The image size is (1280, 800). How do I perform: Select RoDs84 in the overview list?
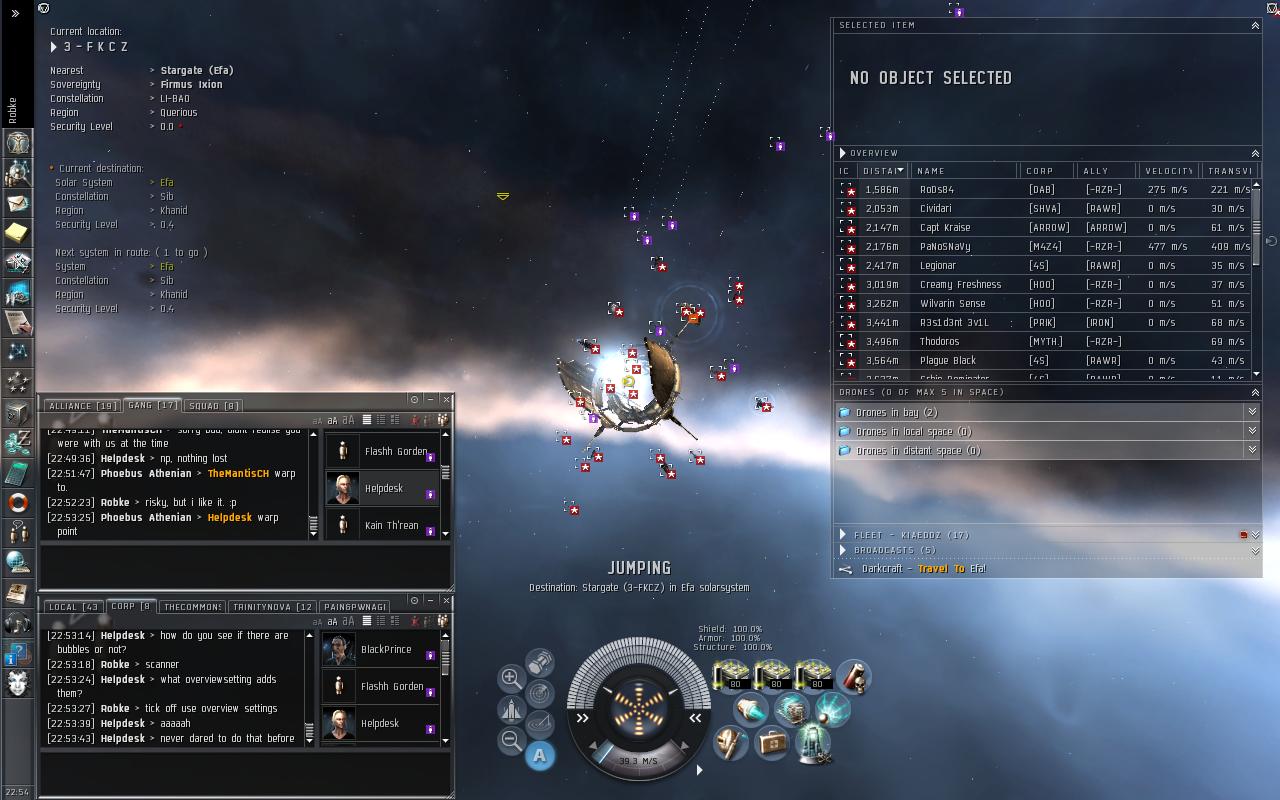point(936,190)
